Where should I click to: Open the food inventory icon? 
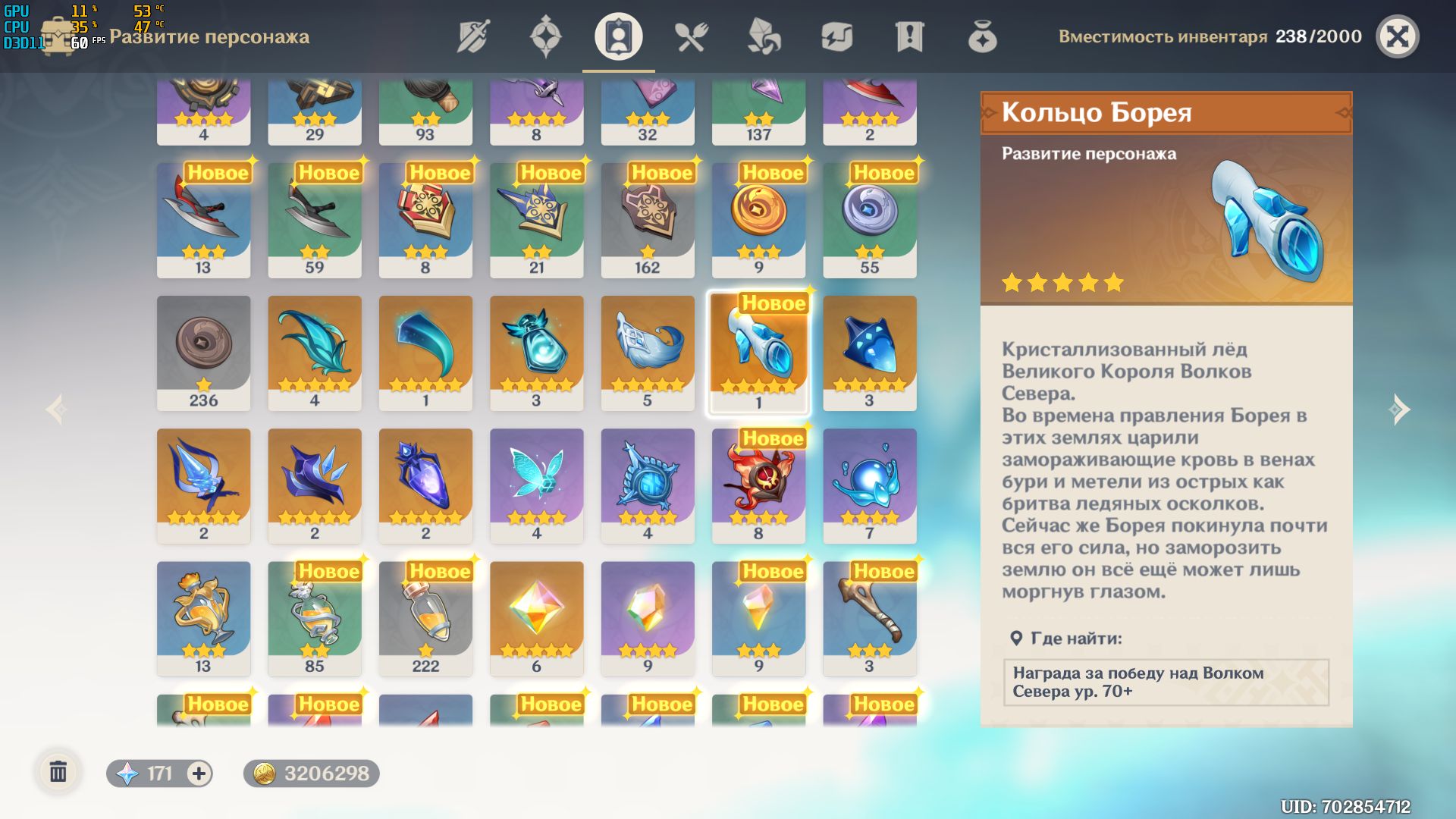(694, 36)
